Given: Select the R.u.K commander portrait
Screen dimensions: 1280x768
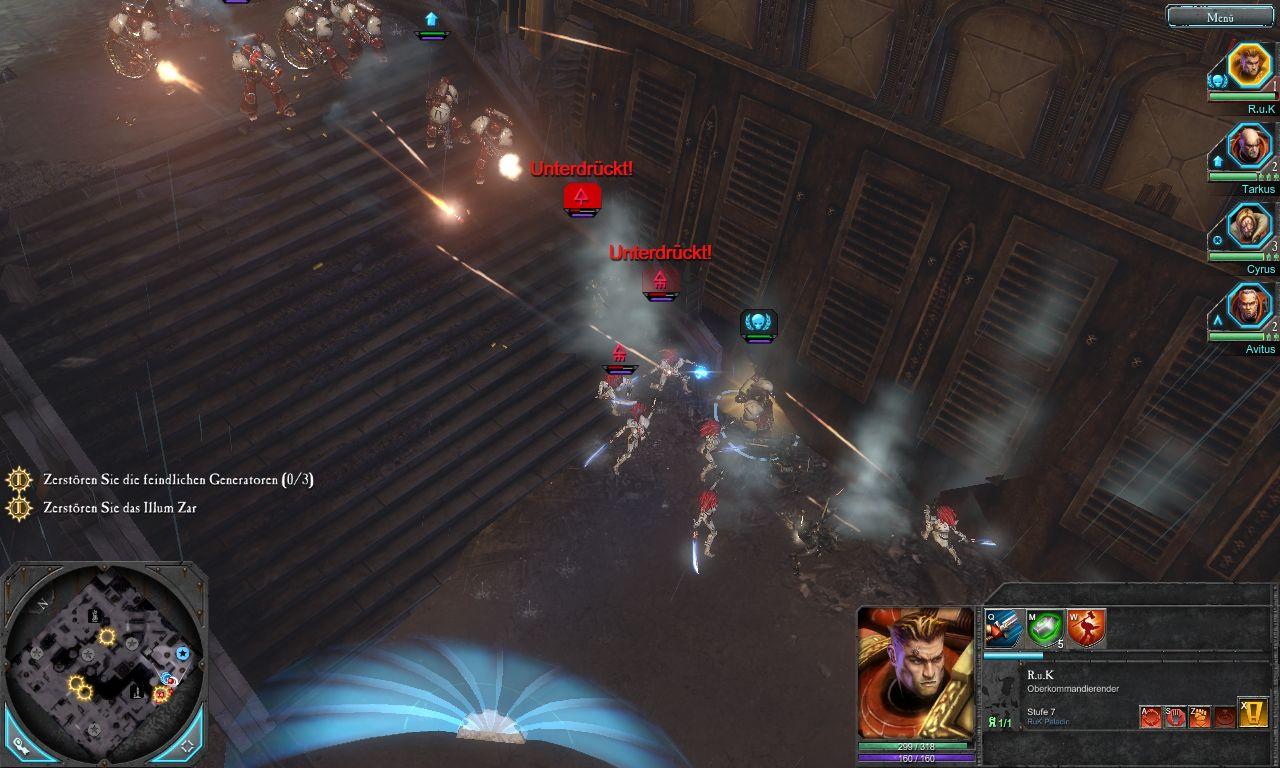Looking at the screenshot, I should point(1247,66).
